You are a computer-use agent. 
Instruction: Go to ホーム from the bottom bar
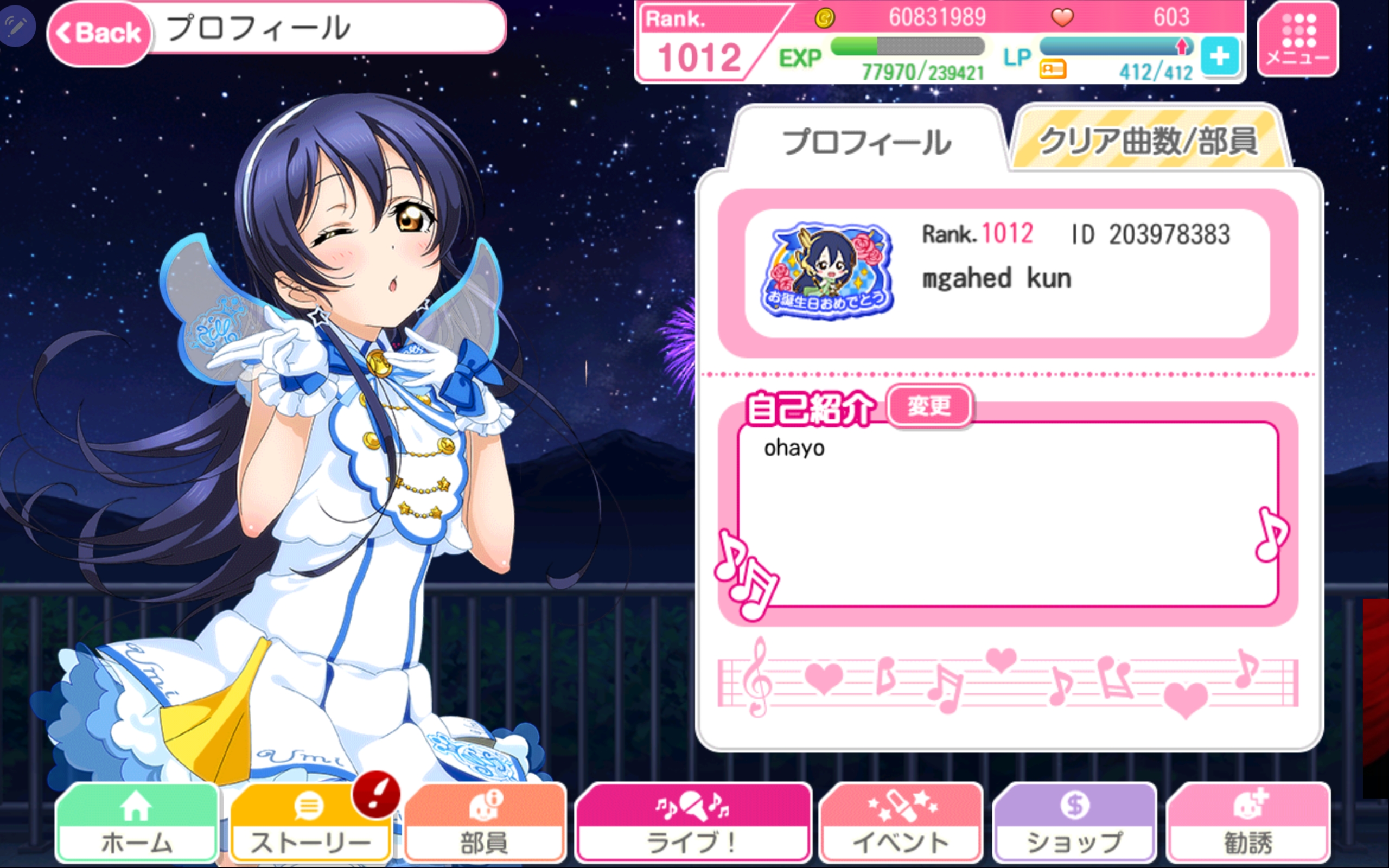pyautogui.click(x=137, y=823)
